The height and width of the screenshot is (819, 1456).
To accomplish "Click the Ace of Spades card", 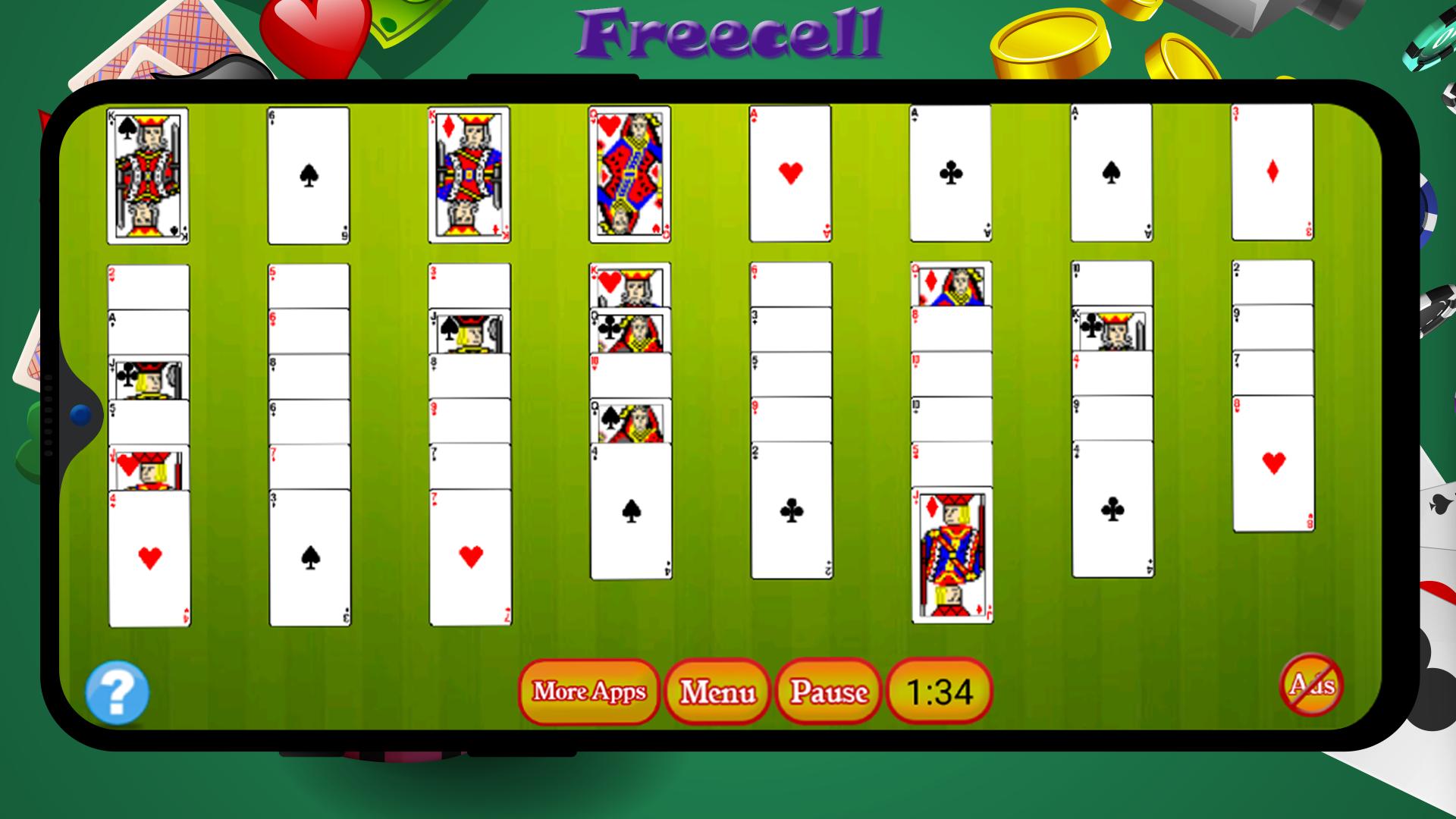I will tap(1111, 174).
